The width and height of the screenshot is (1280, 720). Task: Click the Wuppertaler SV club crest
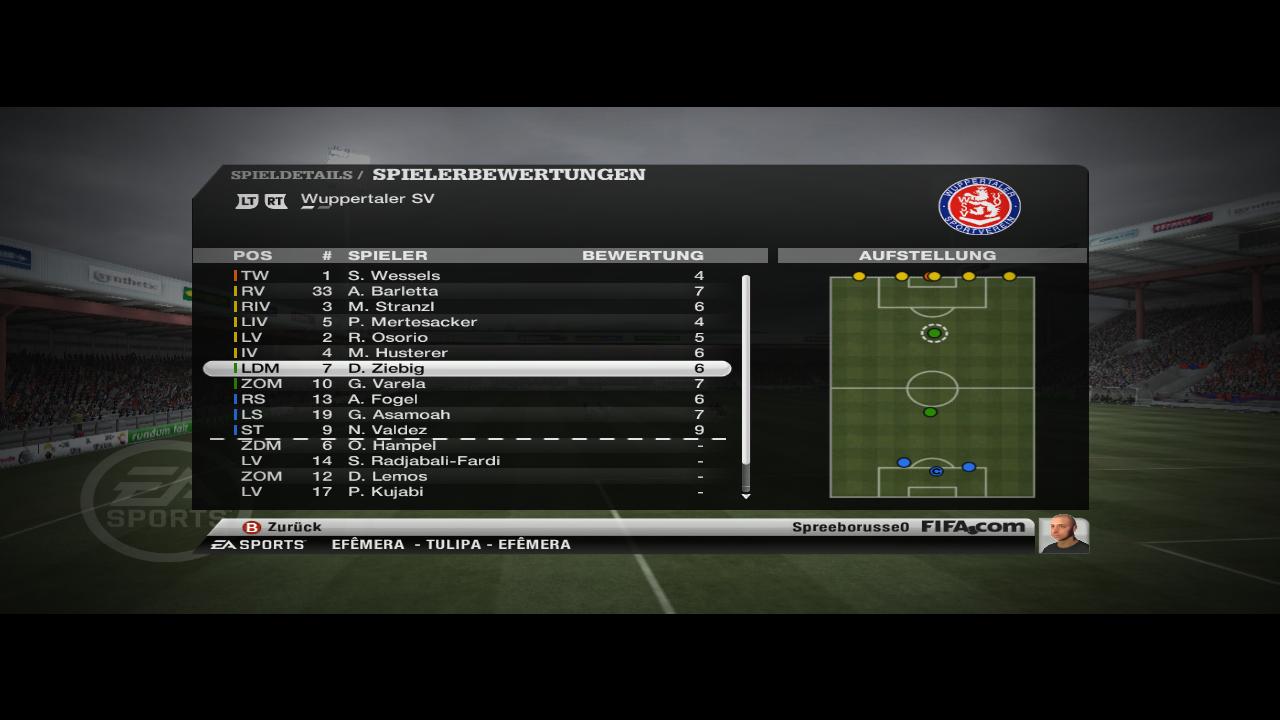click(x=979, y=207)
